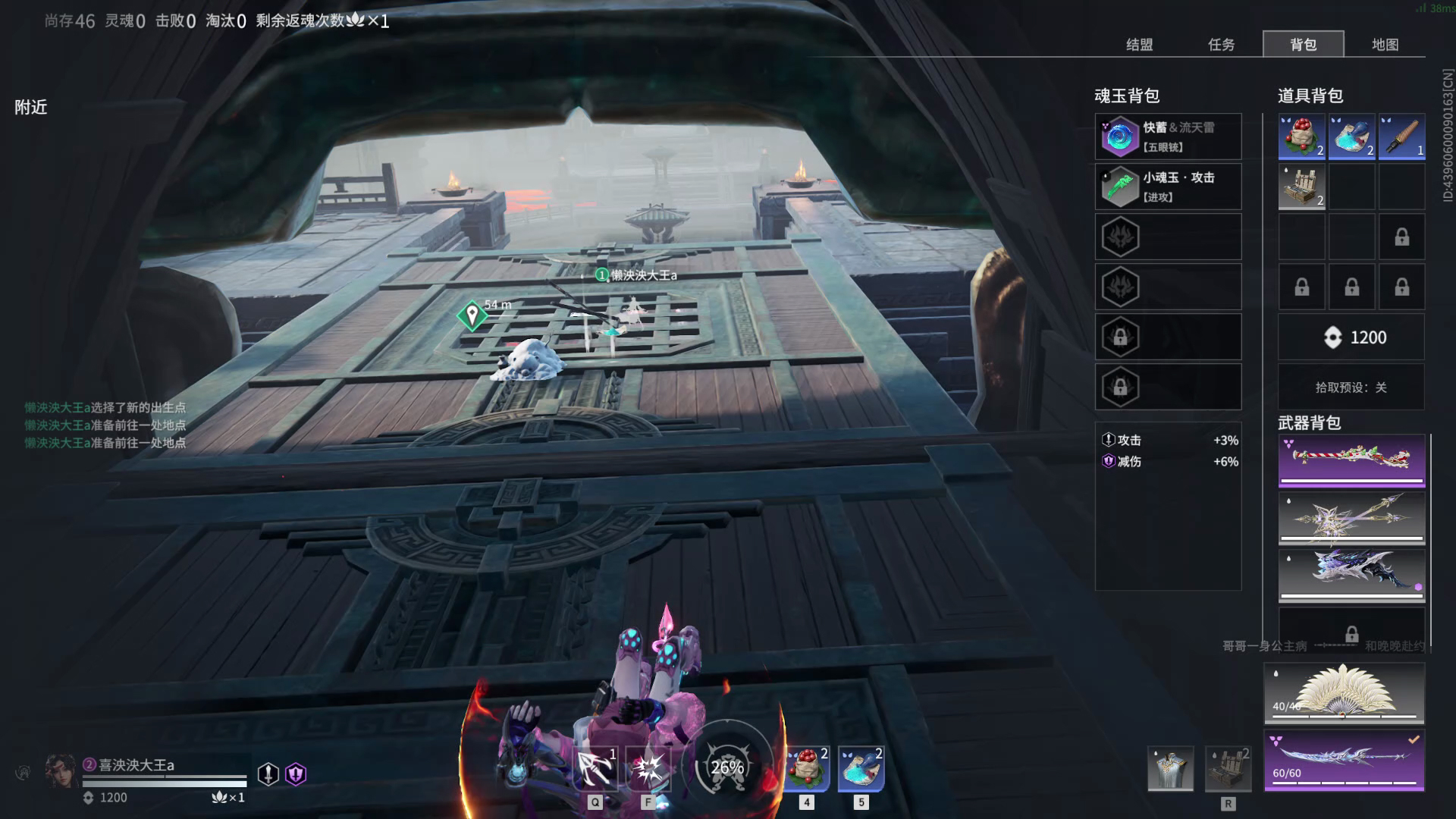Activate the grappling hook skill icon
This screenshot has height=819, width=1456.
[595, 768]
